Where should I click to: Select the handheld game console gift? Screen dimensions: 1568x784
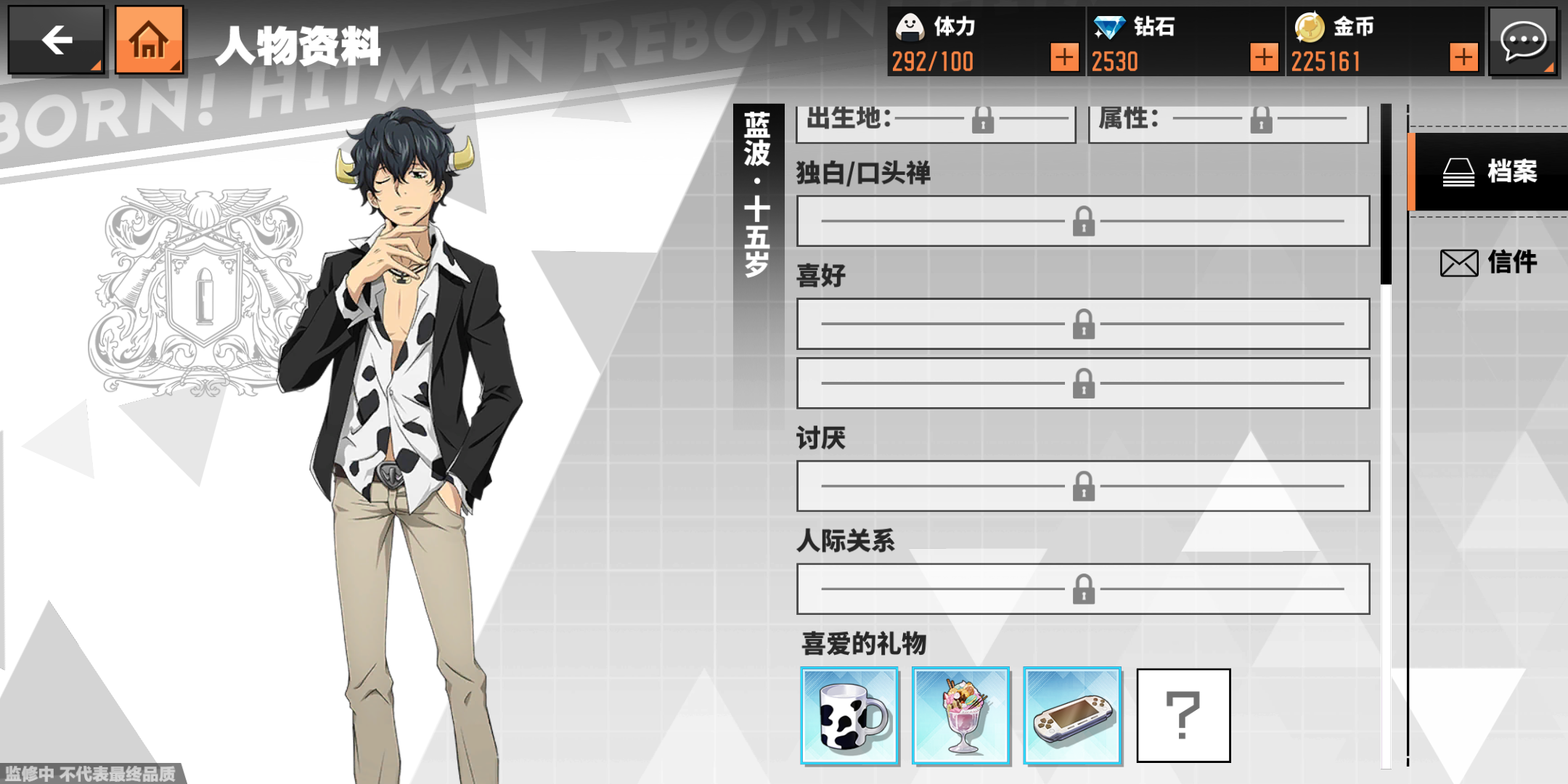coord(1072,716)
